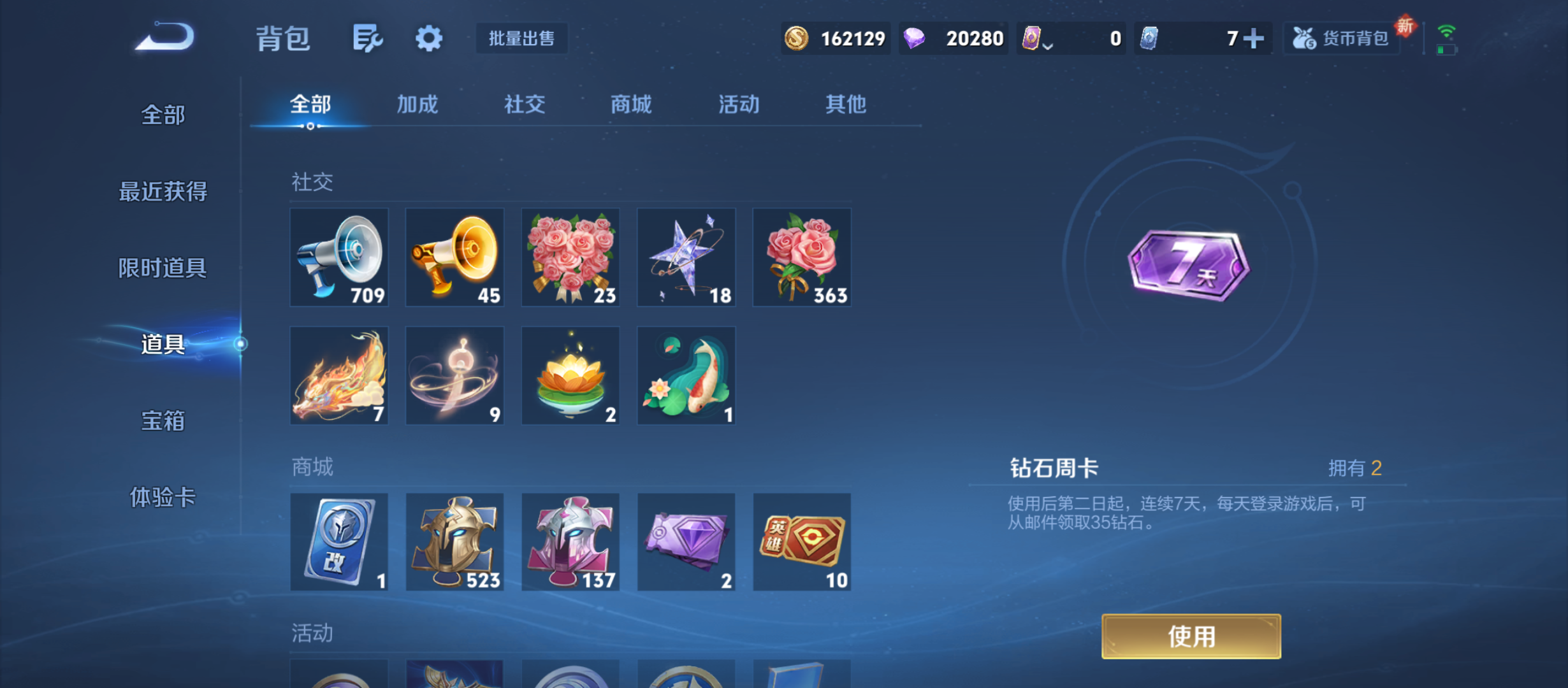Select the koi fish item
Viewport: 1568px width, 688px height.
(686, 375)
